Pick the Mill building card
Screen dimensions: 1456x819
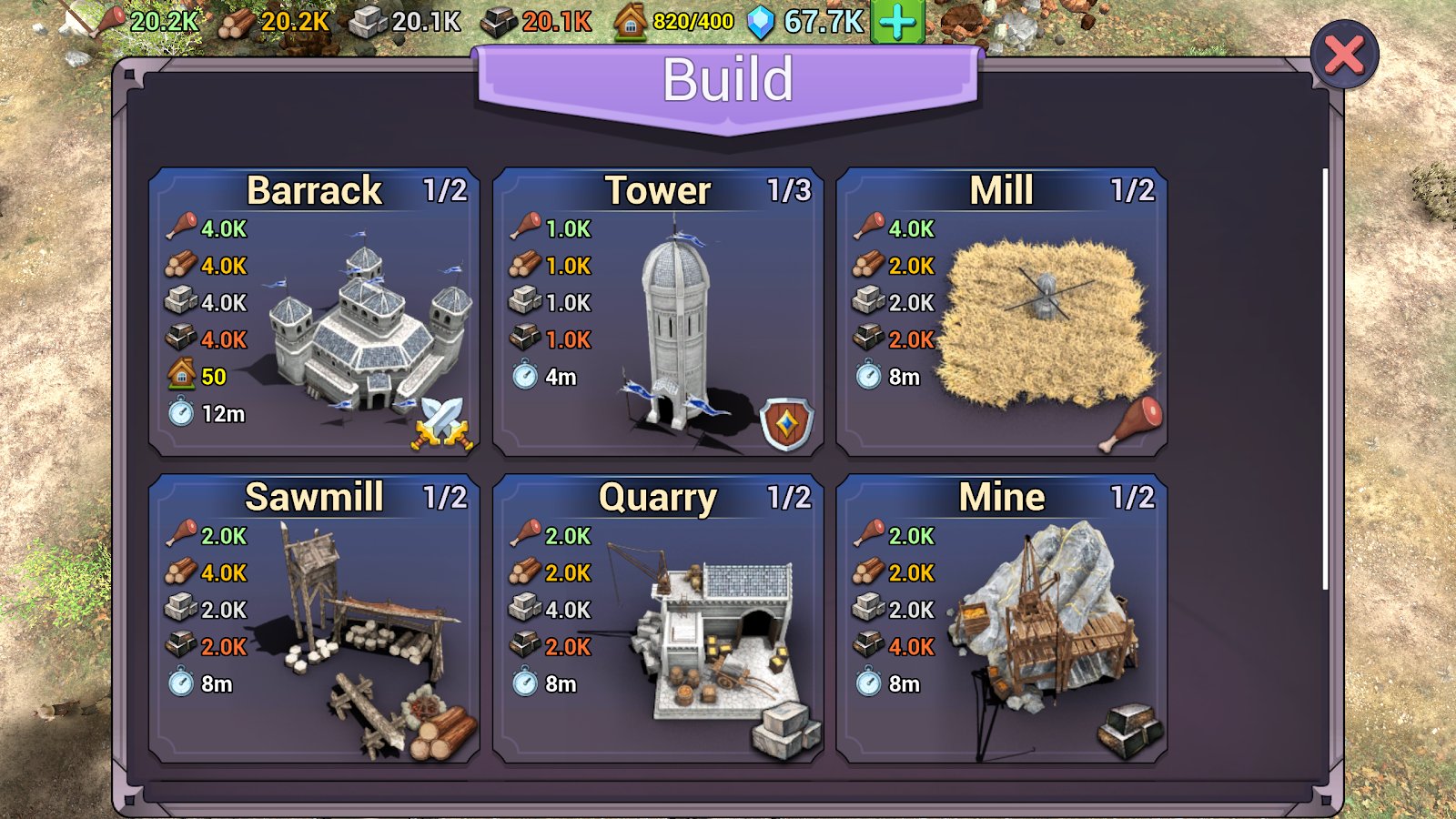pyautogui.click(x=1001, y=311)
